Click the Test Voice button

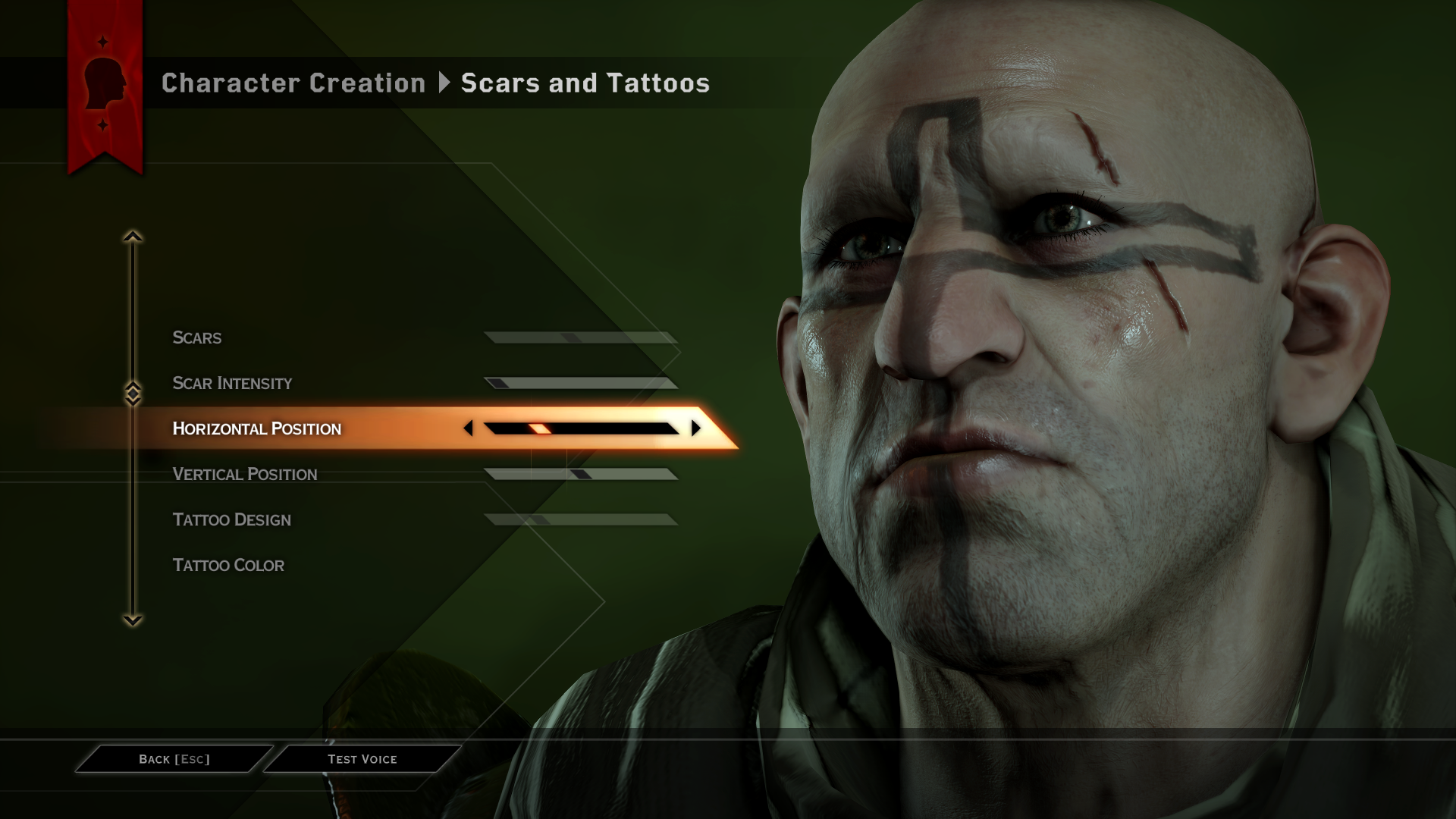pyautogui.click(x=362, y=758)
